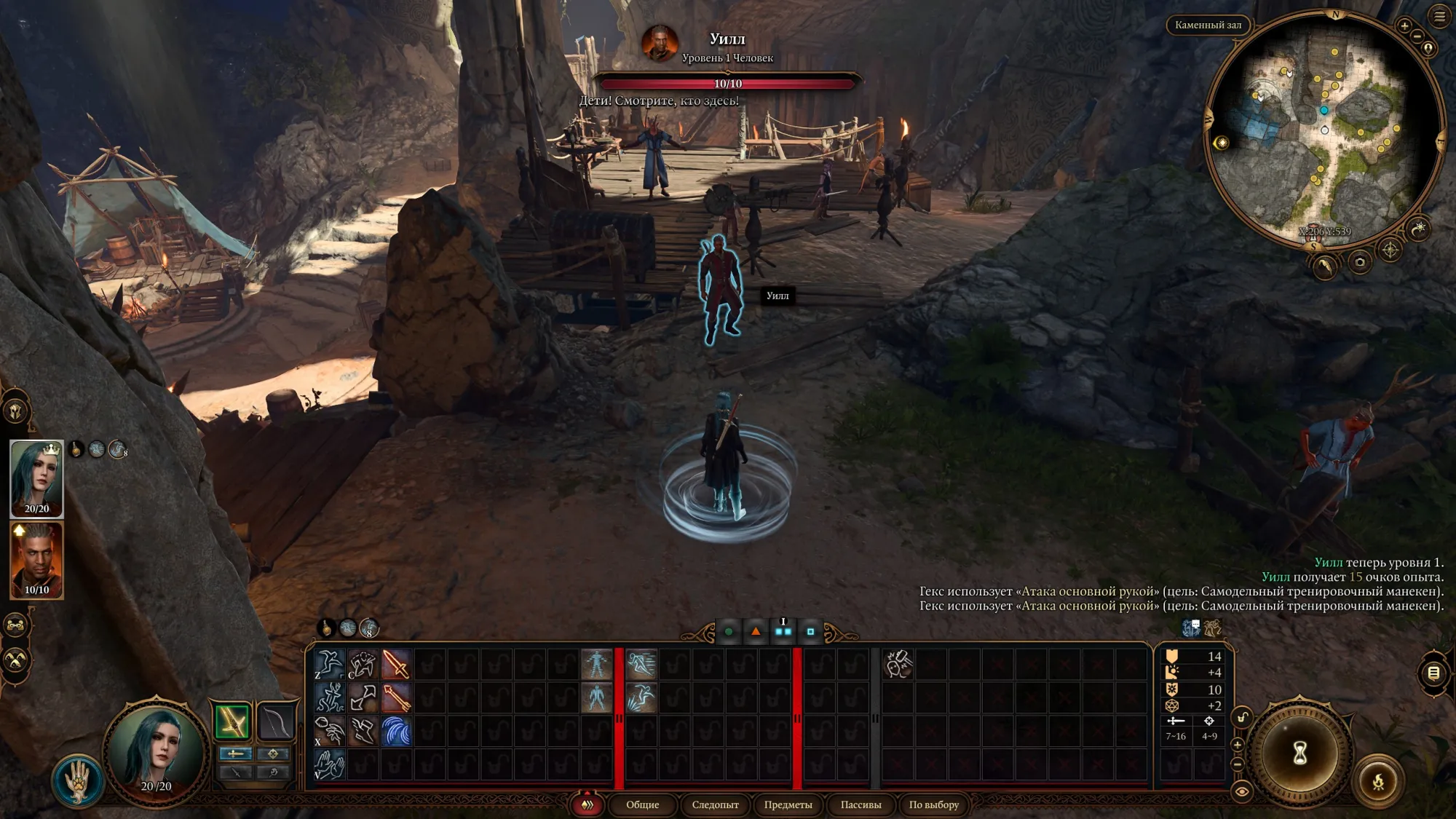Select the Пассивы tab
Image resolution: width=1456 pixels, height=819 pixels.
coord(860,804)
